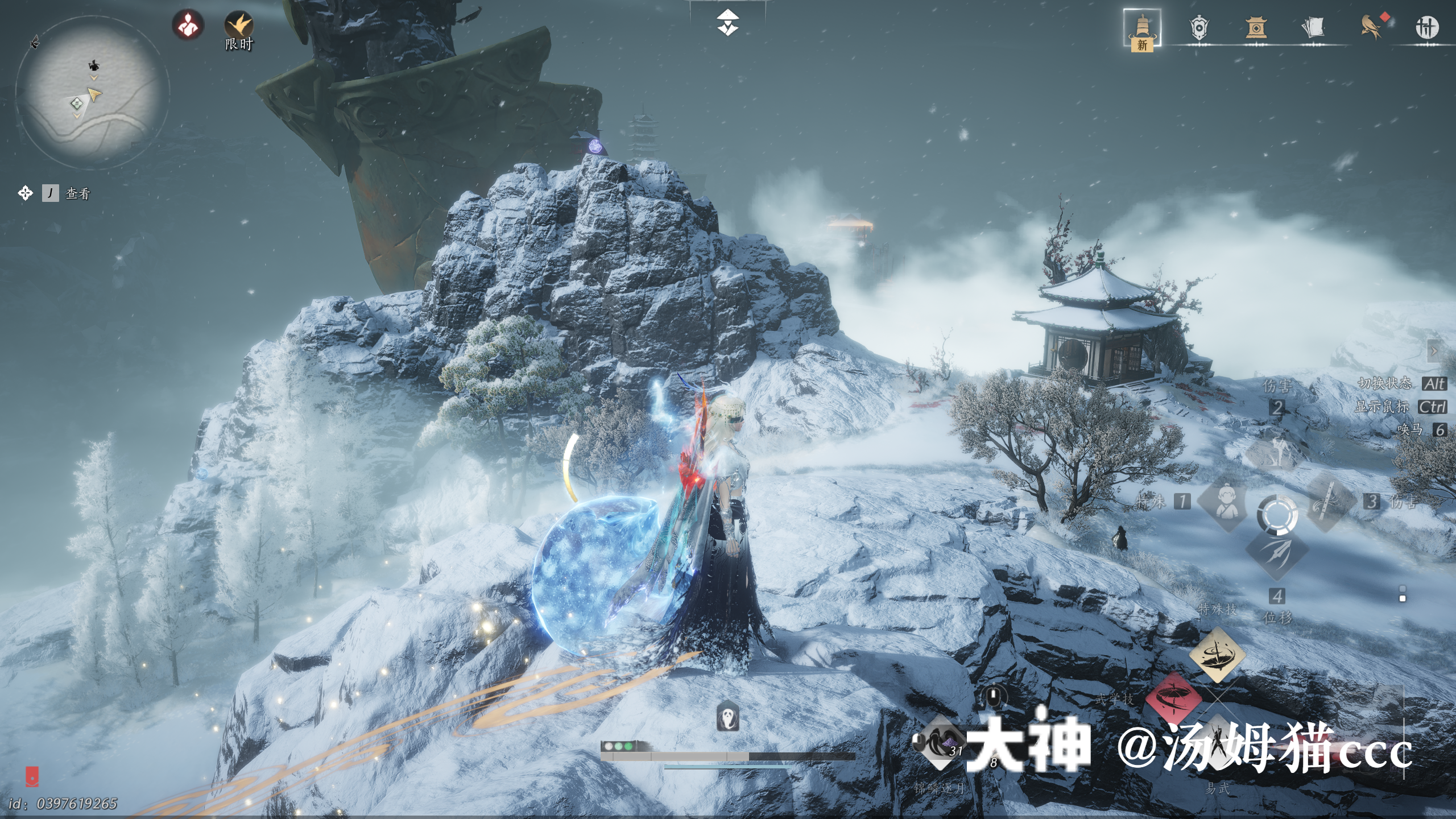Open the shrine coin shop icon
Viewport: 1456px width, 819px height.
pyautogui.click(x=1256, y=27)
